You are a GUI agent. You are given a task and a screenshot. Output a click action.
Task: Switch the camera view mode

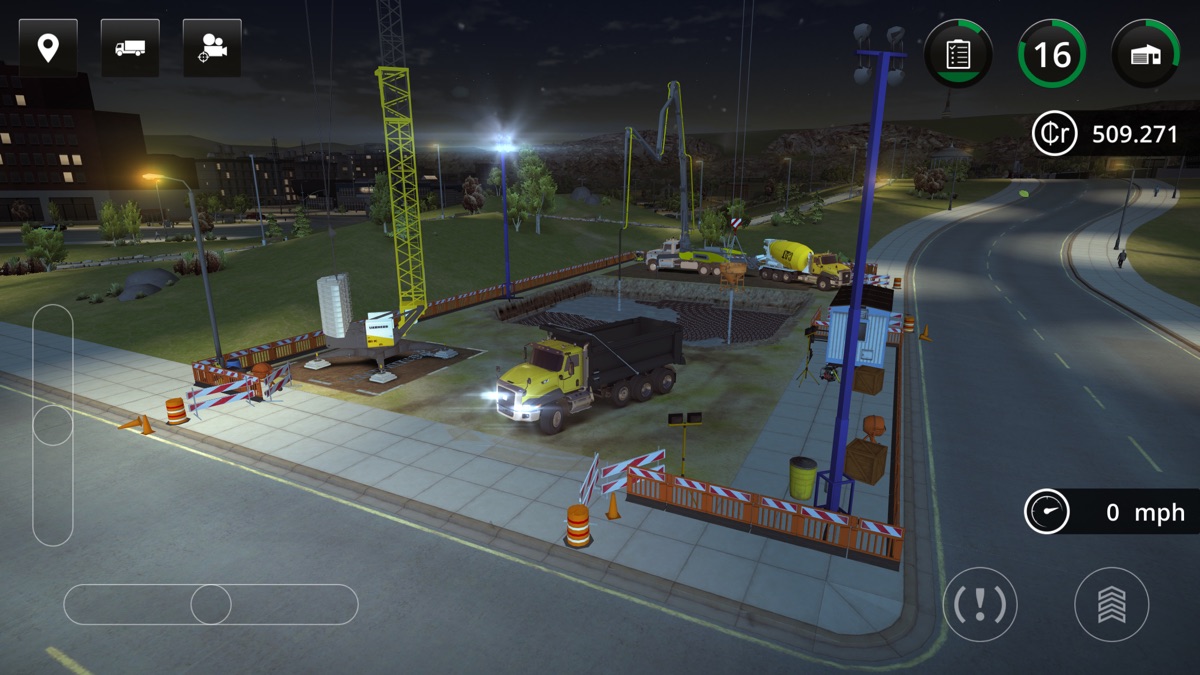tap(212, 48)
